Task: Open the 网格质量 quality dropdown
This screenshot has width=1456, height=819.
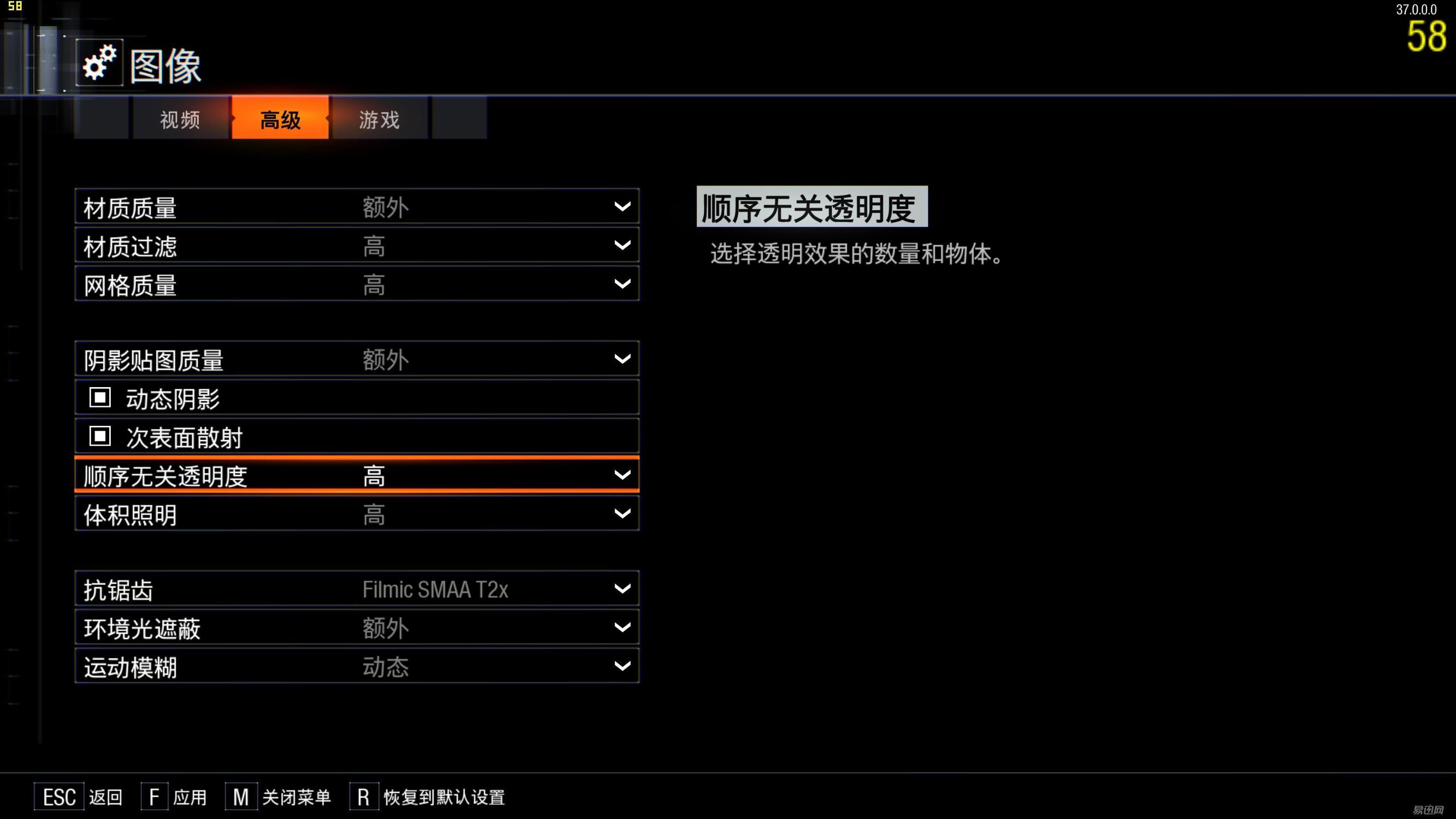Action: 622,284
